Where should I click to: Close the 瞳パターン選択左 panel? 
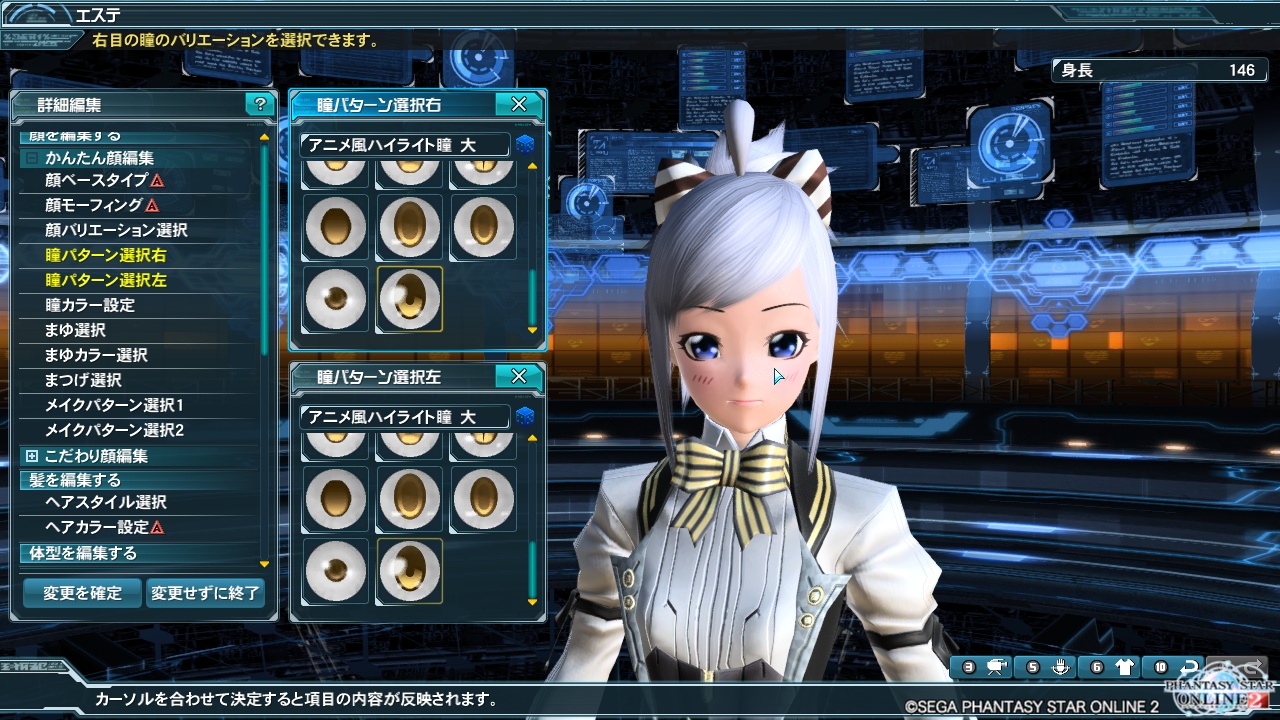click(518, 377)
